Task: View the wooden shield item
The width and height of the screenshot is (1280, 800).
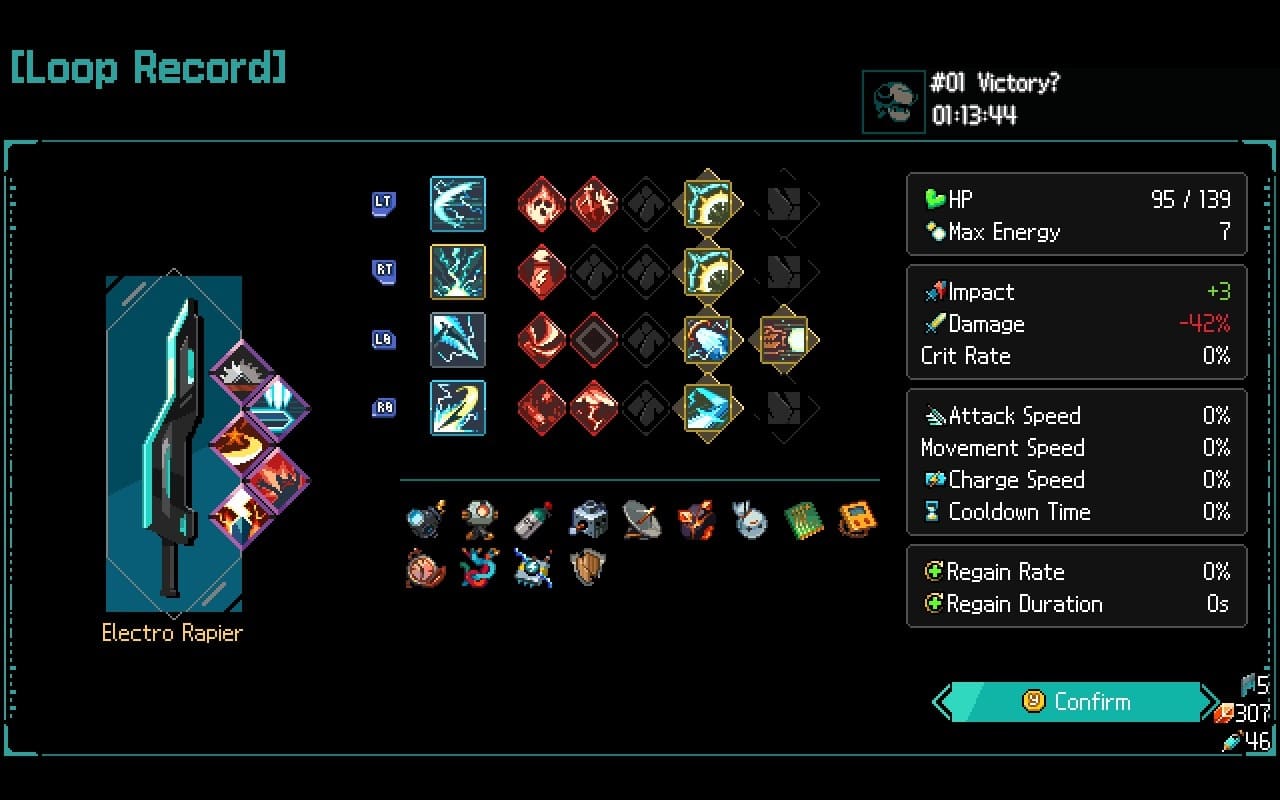Action: (x=587, y=568)
